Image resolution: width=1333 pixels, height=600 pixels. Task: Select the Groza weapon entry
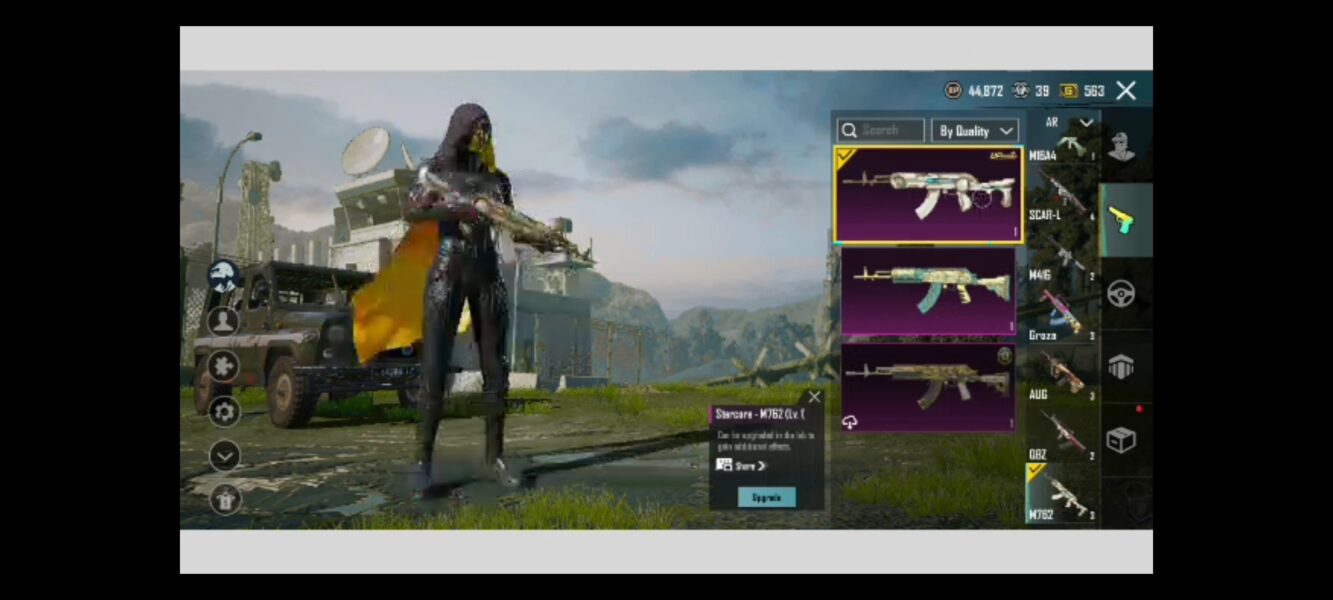(x=1062, y=318)
